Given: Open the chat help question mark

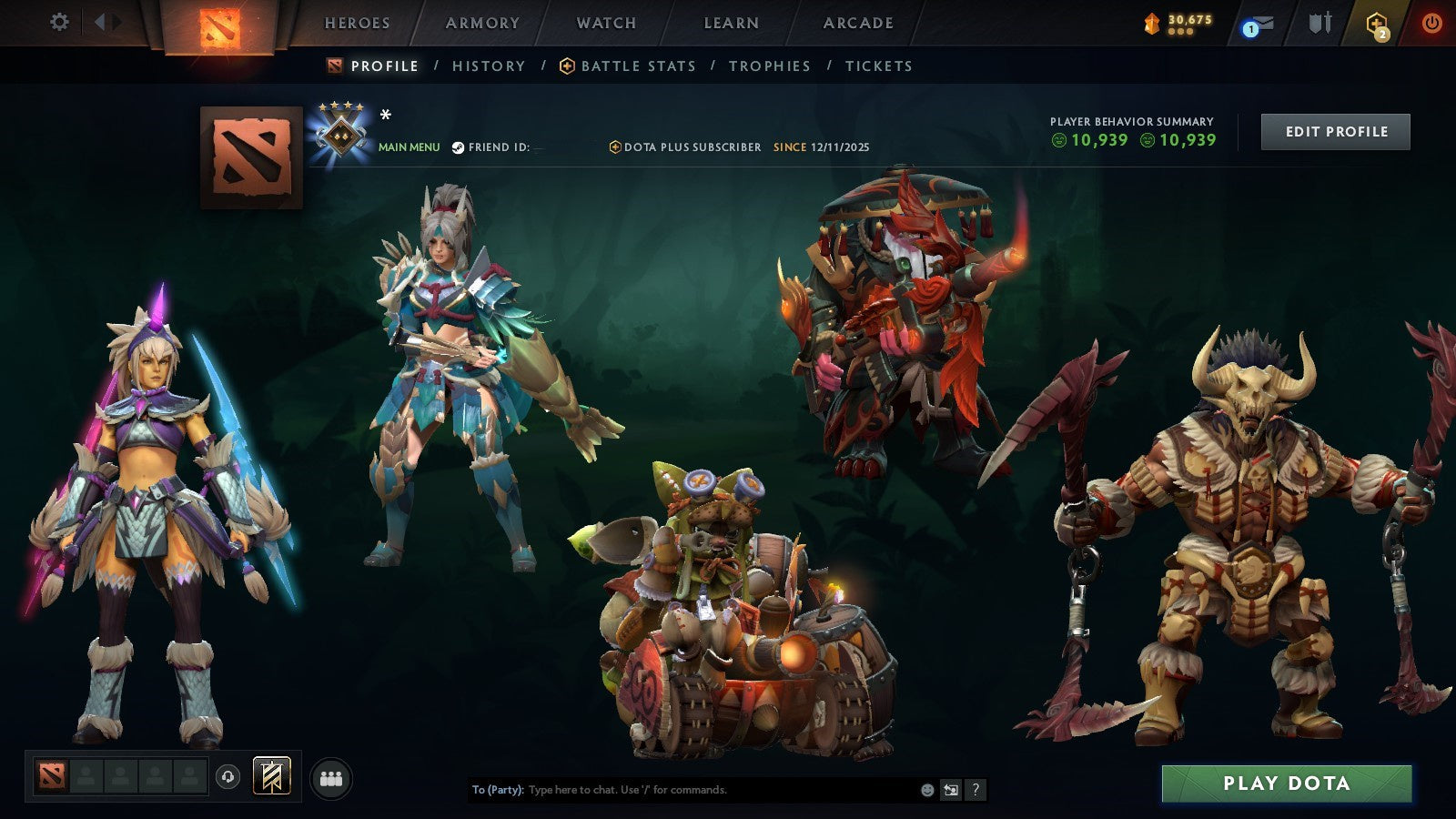Looking at the screenshot, I should pos(976,788).
